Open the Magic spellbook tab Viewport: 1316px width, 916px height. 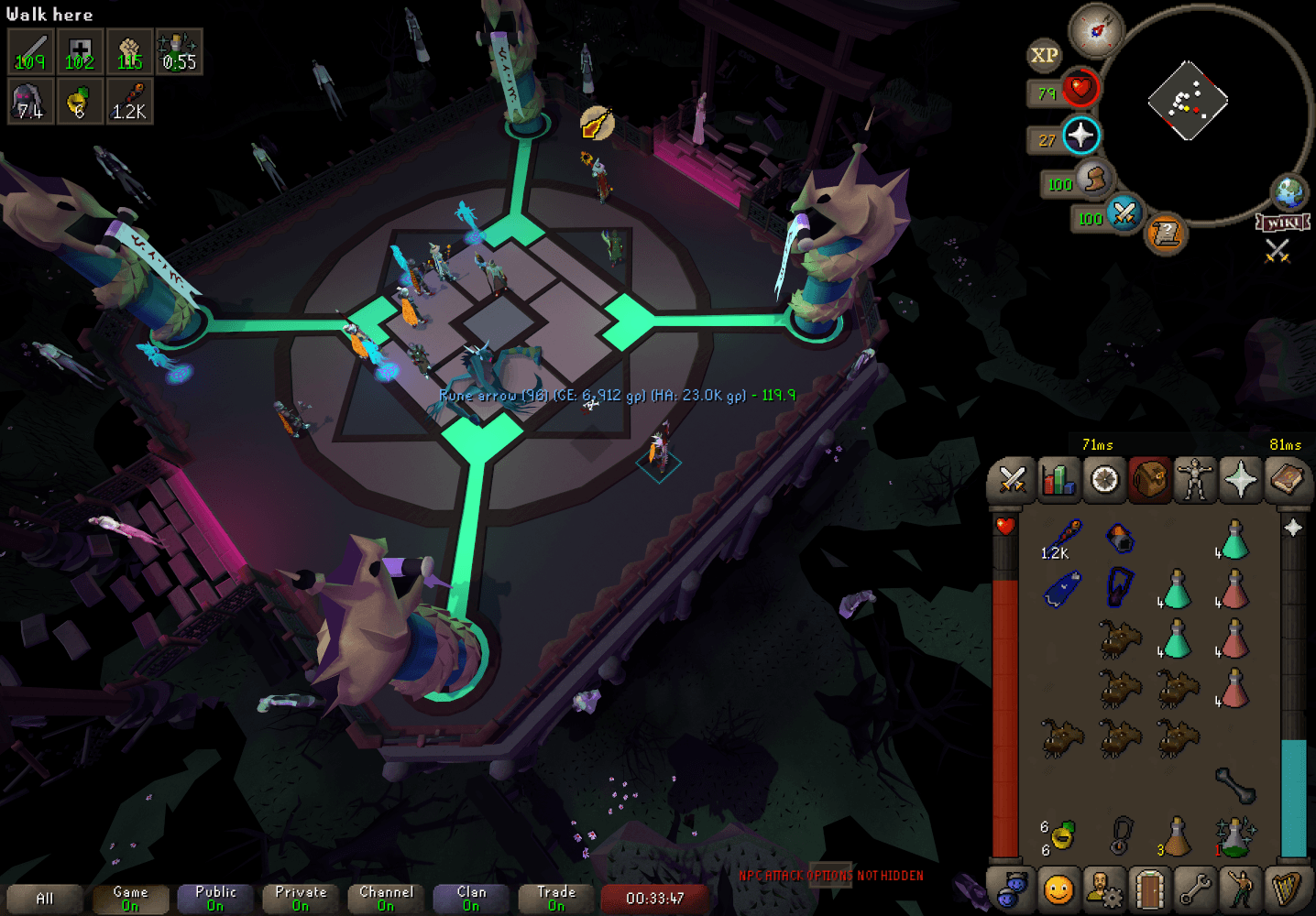[x=1287, y=479]
